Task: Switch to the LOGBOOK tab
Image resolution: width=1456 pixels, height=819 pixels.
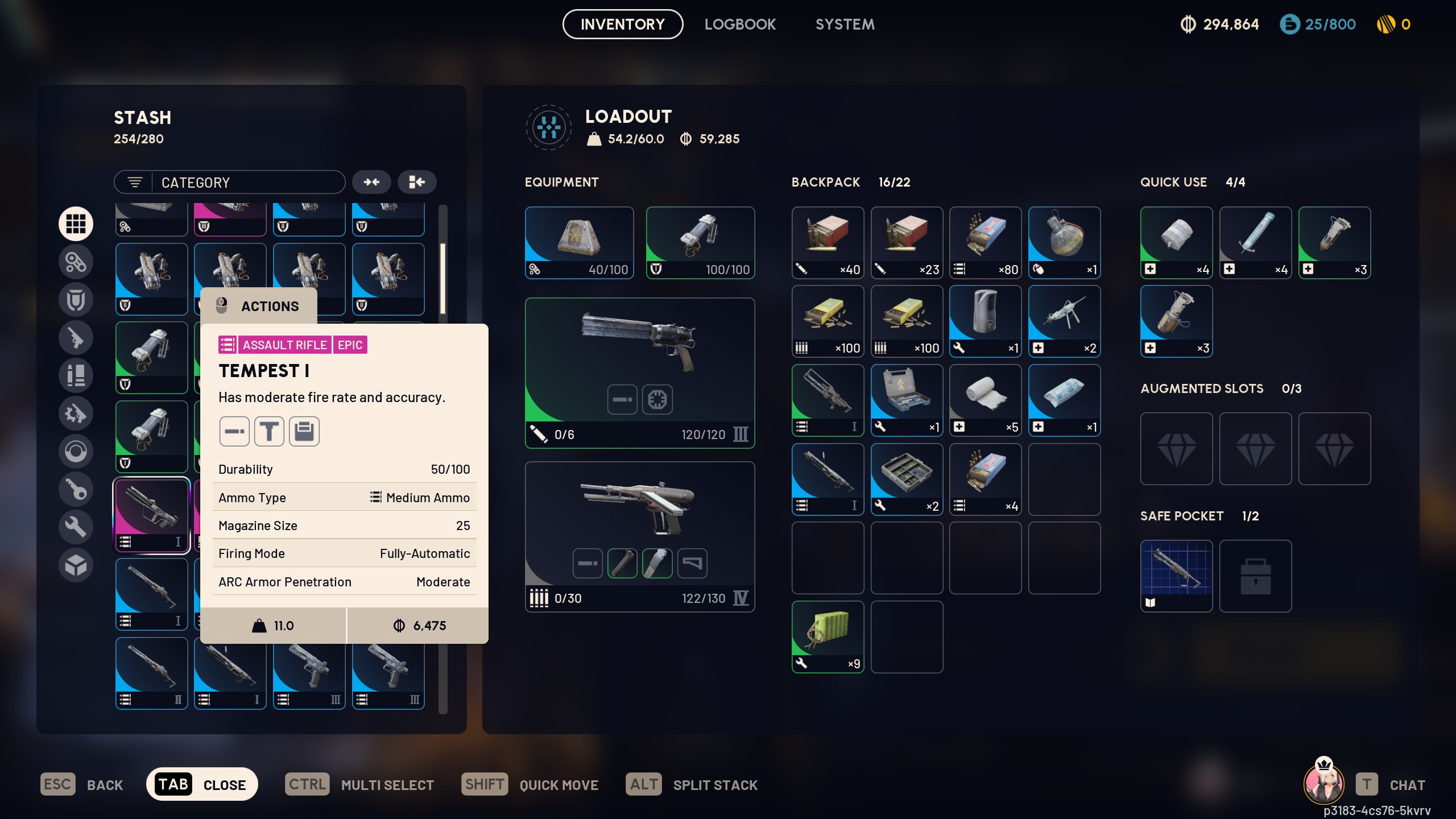Action: [x=740, y=24]
